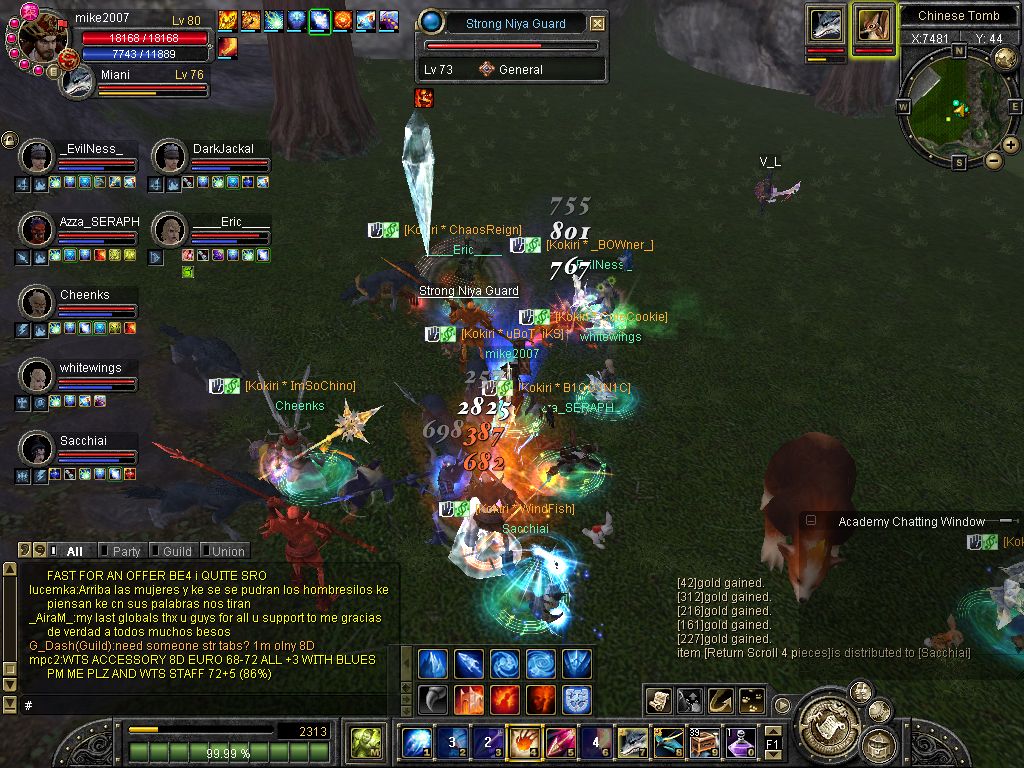Select party member Sacchiai's portrait
Viewport: 1024px width, 768px height.
[x=37, y=448]
